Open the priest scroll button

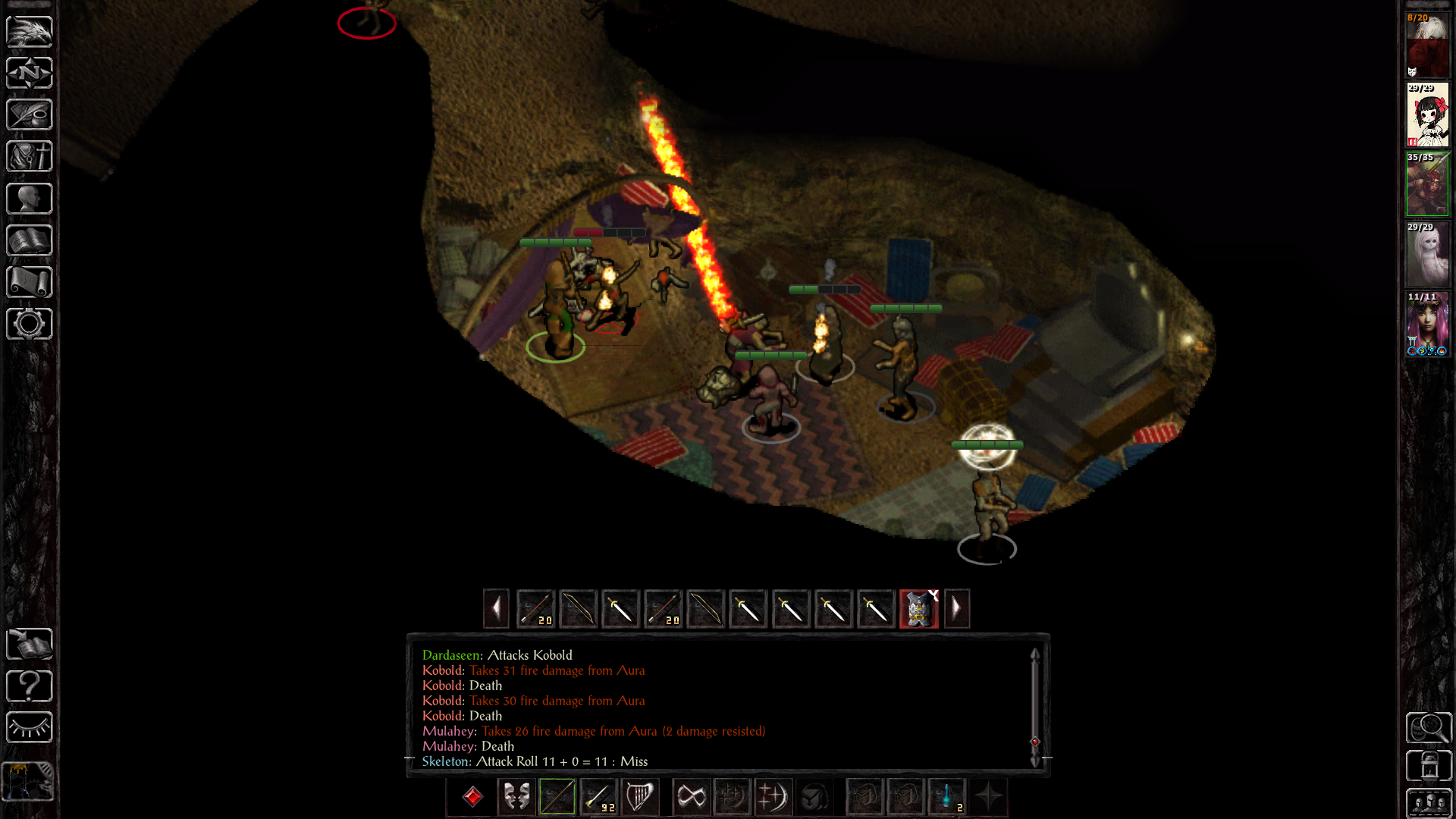[x=30, y=282]
